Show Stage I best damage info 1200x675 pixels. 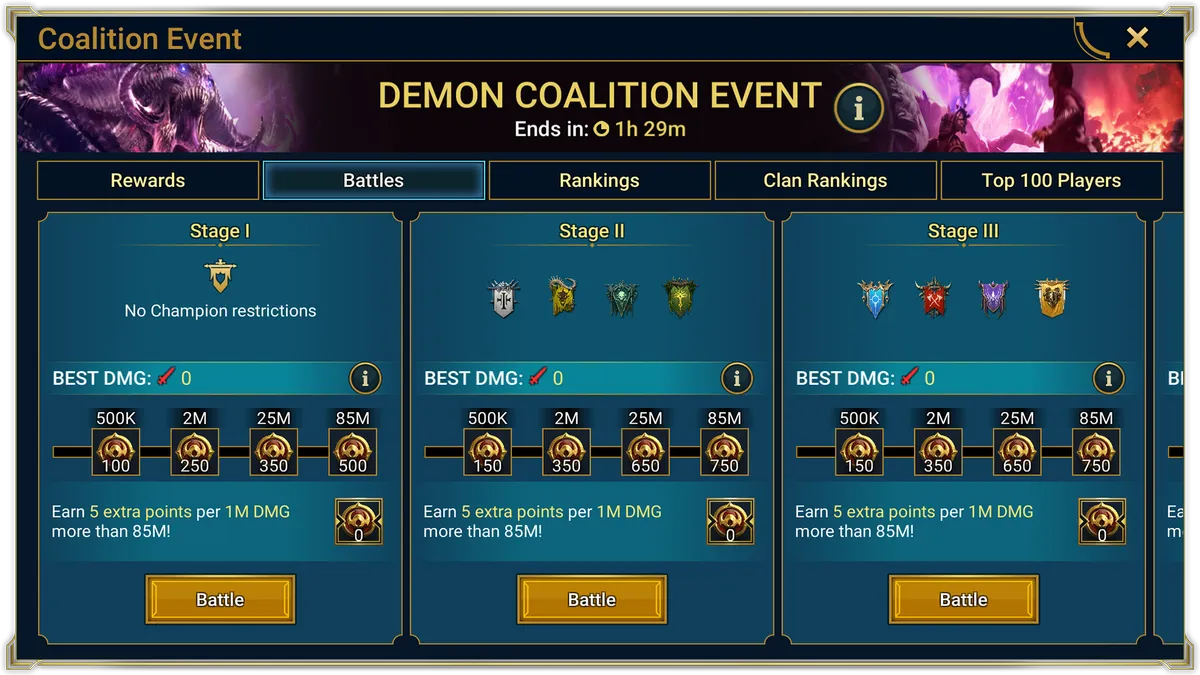click(365, 378)
